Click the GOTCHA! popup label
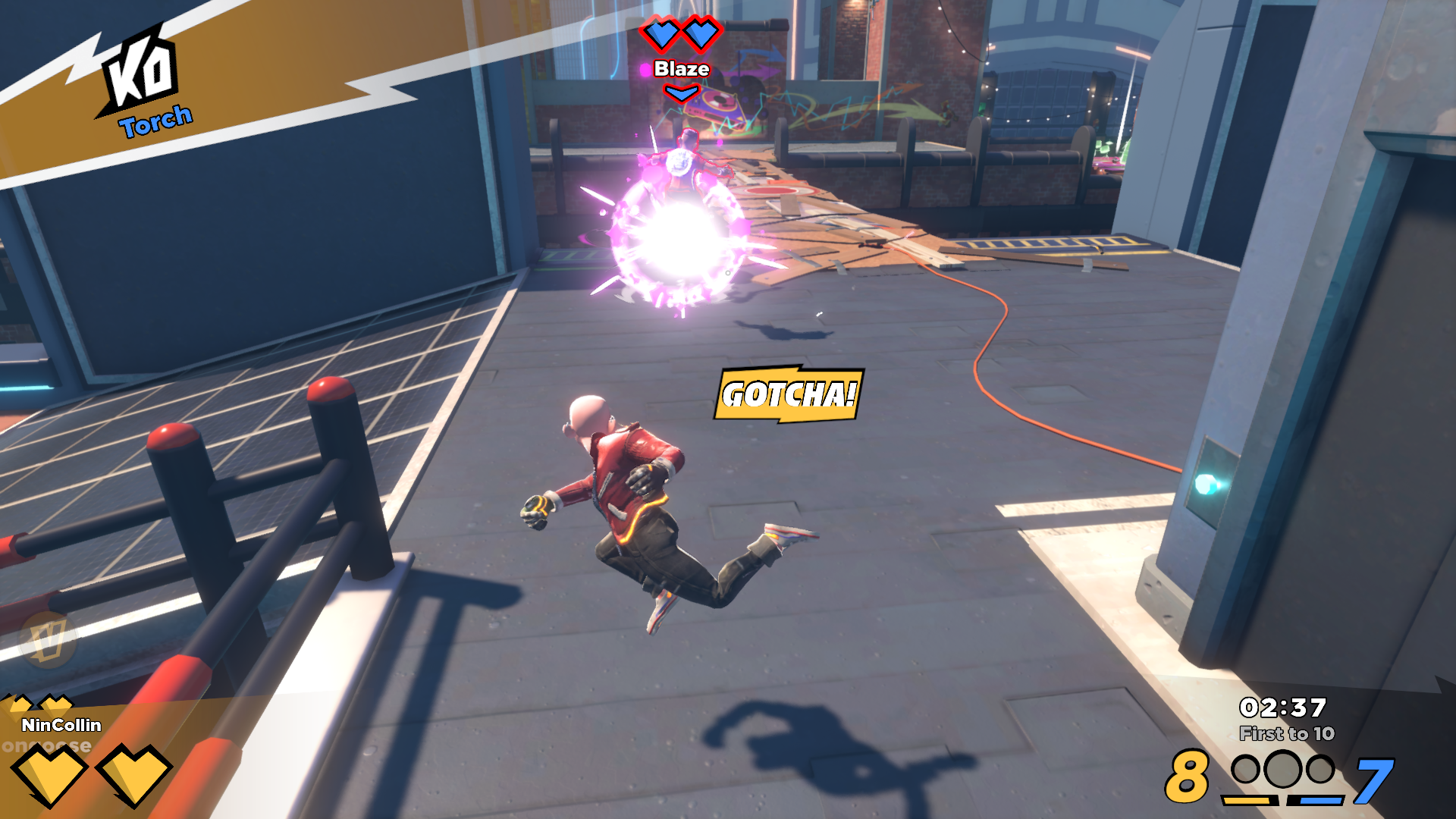The width and height of the screenshot is (1456, 819). tap(789, 394)
